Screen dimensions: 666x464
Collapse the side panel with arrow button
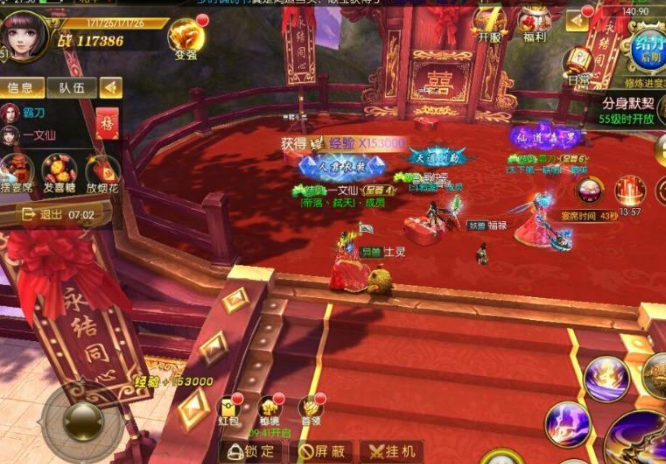pyautogui.click(x=111, y=88)
